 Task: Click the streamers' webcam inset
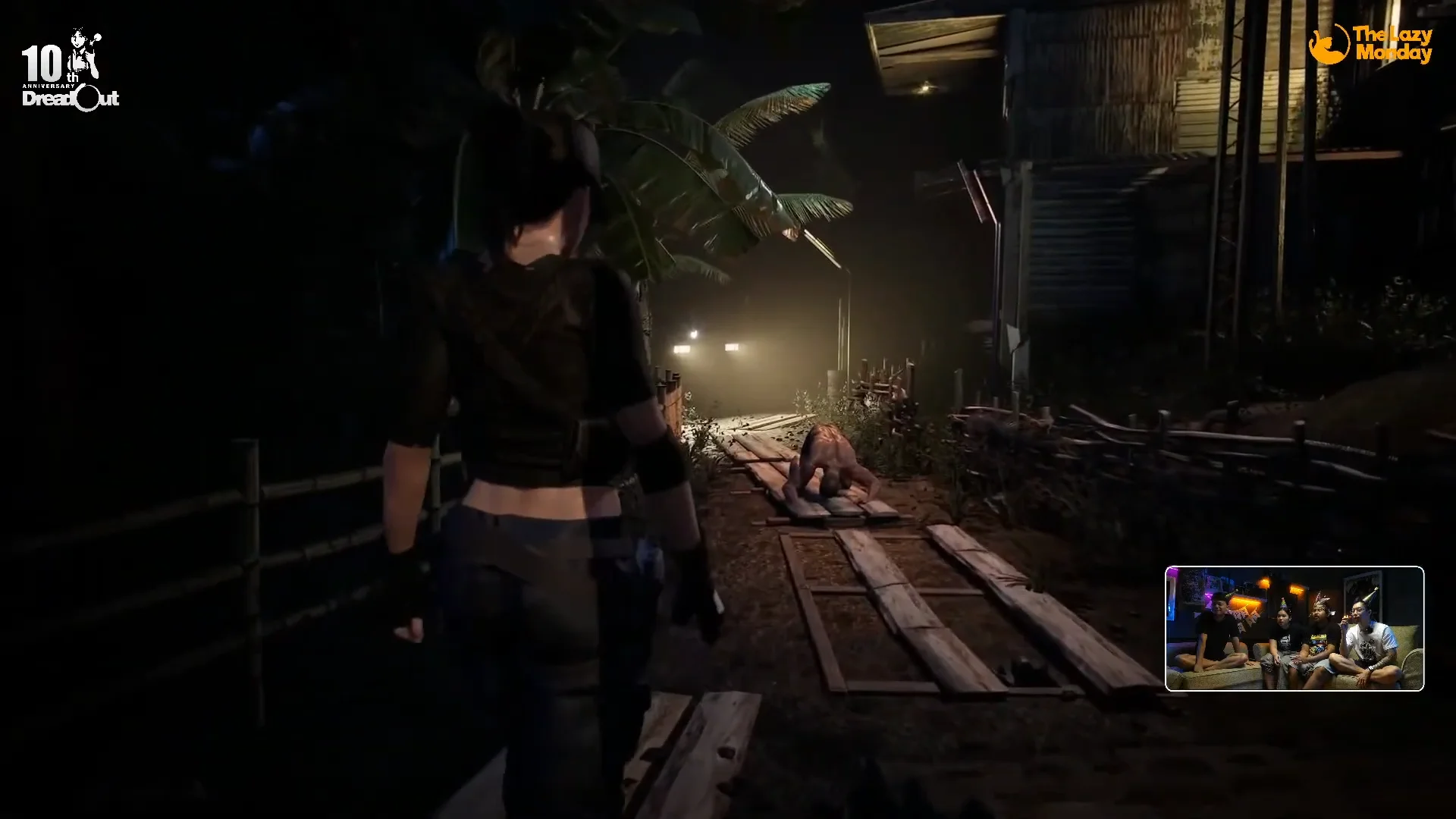[x=1294, y=629]
